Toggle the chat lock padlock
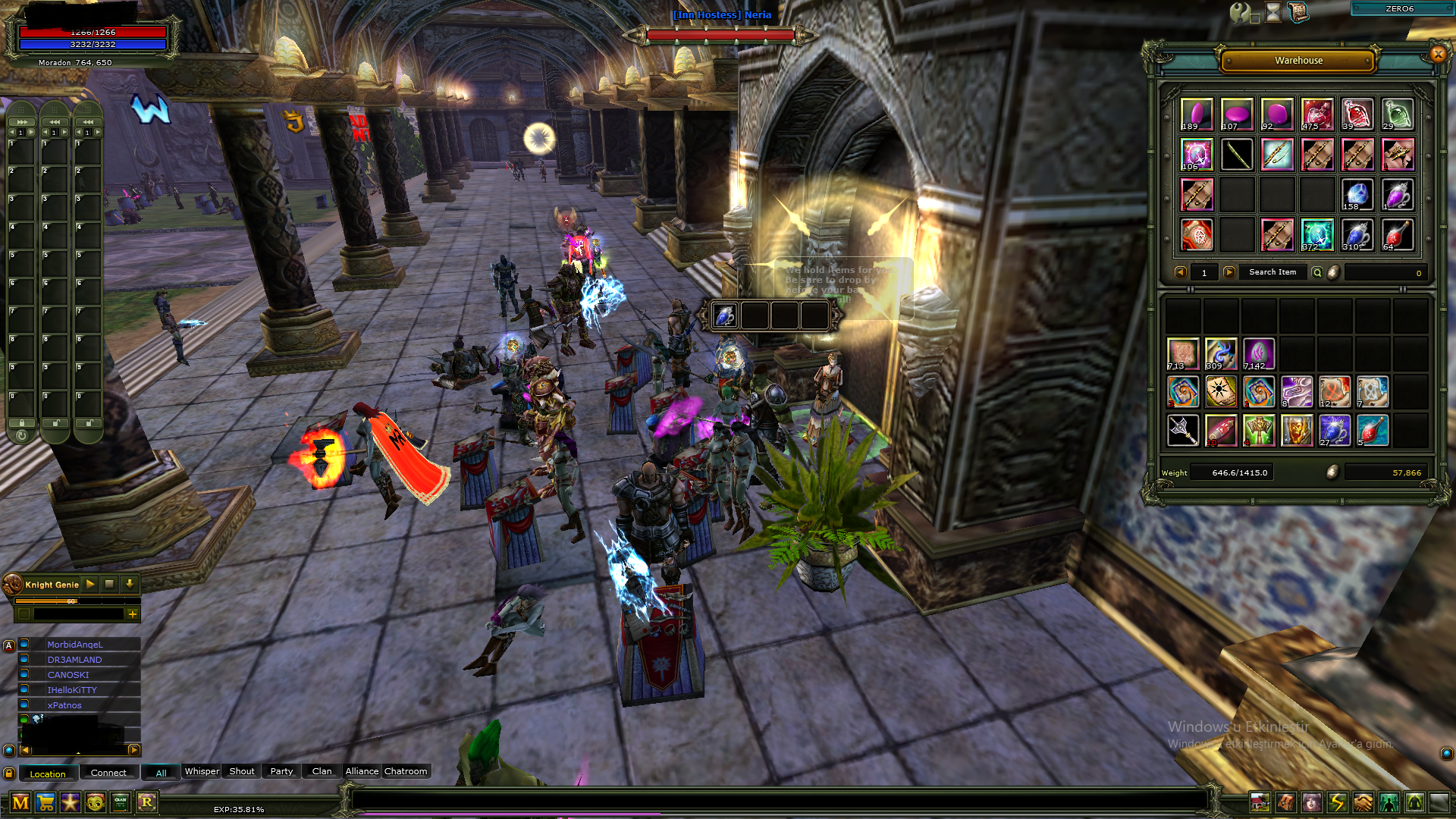 click(x=8, y=772)
